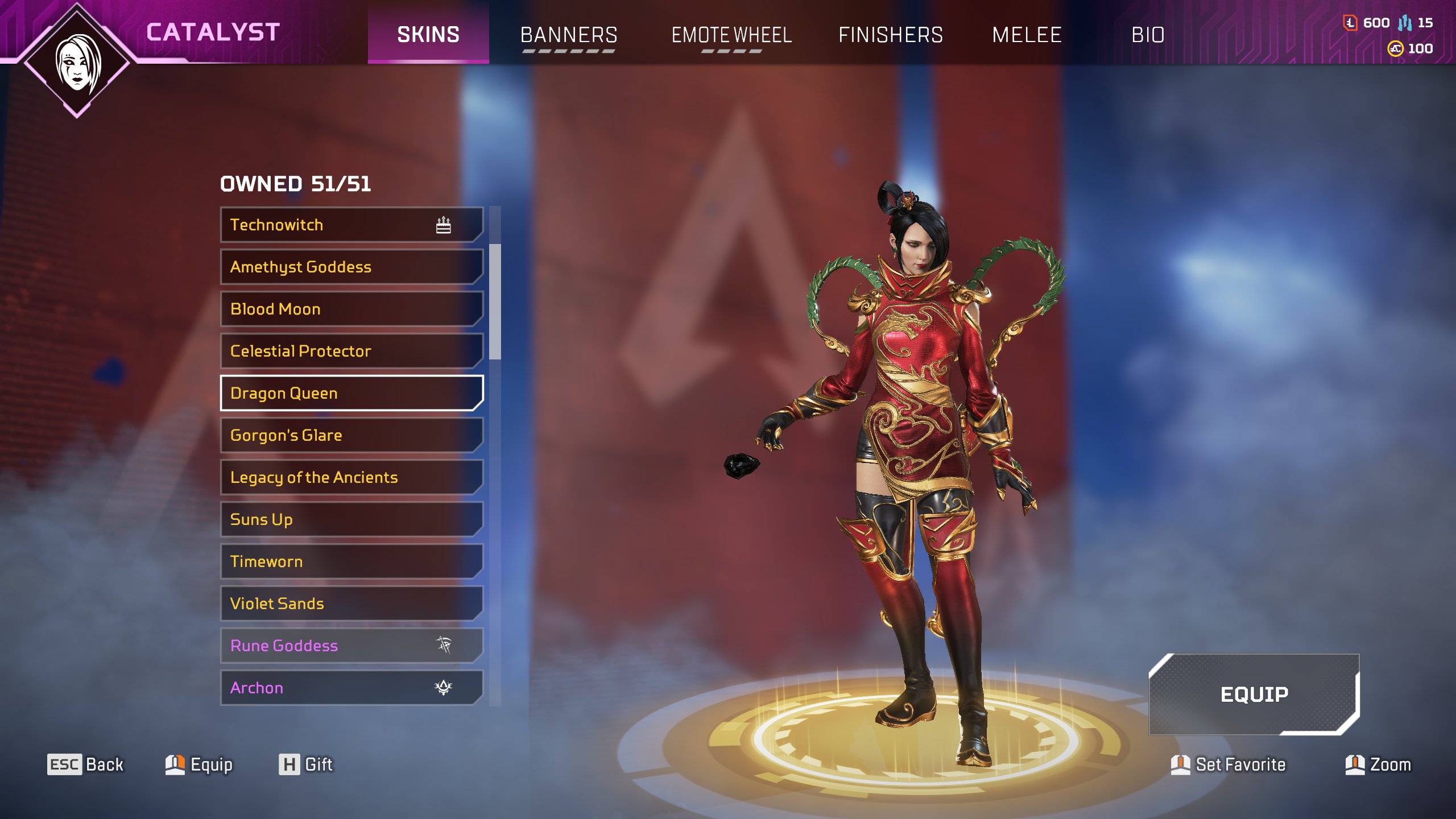Select the Melee tab
Viewport: 1456px width, 819px height.
pos(1027,35)
